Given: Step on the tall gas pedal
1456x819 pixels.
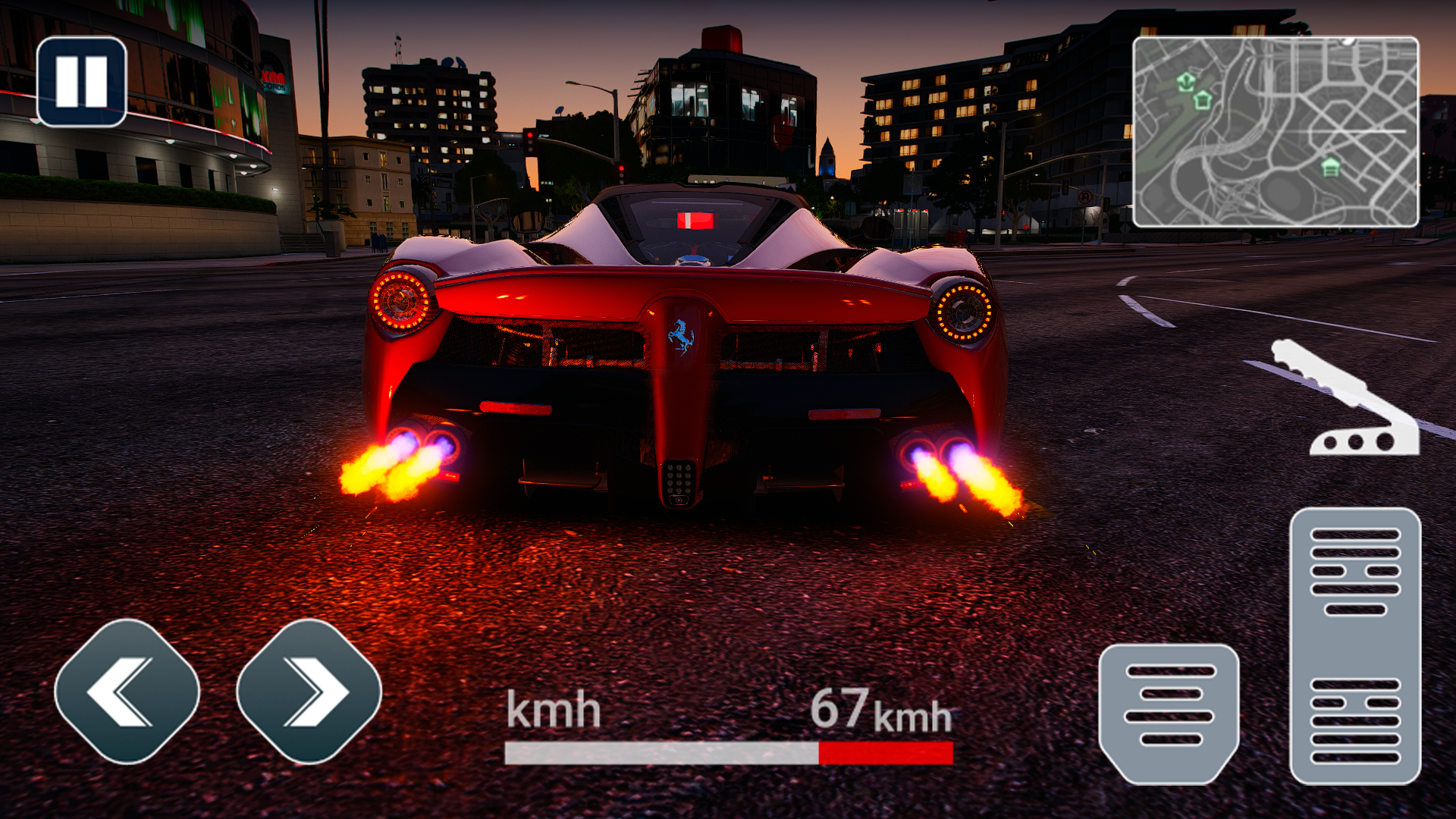Looking at the screenshot, I should click(x=1354, y=645).
